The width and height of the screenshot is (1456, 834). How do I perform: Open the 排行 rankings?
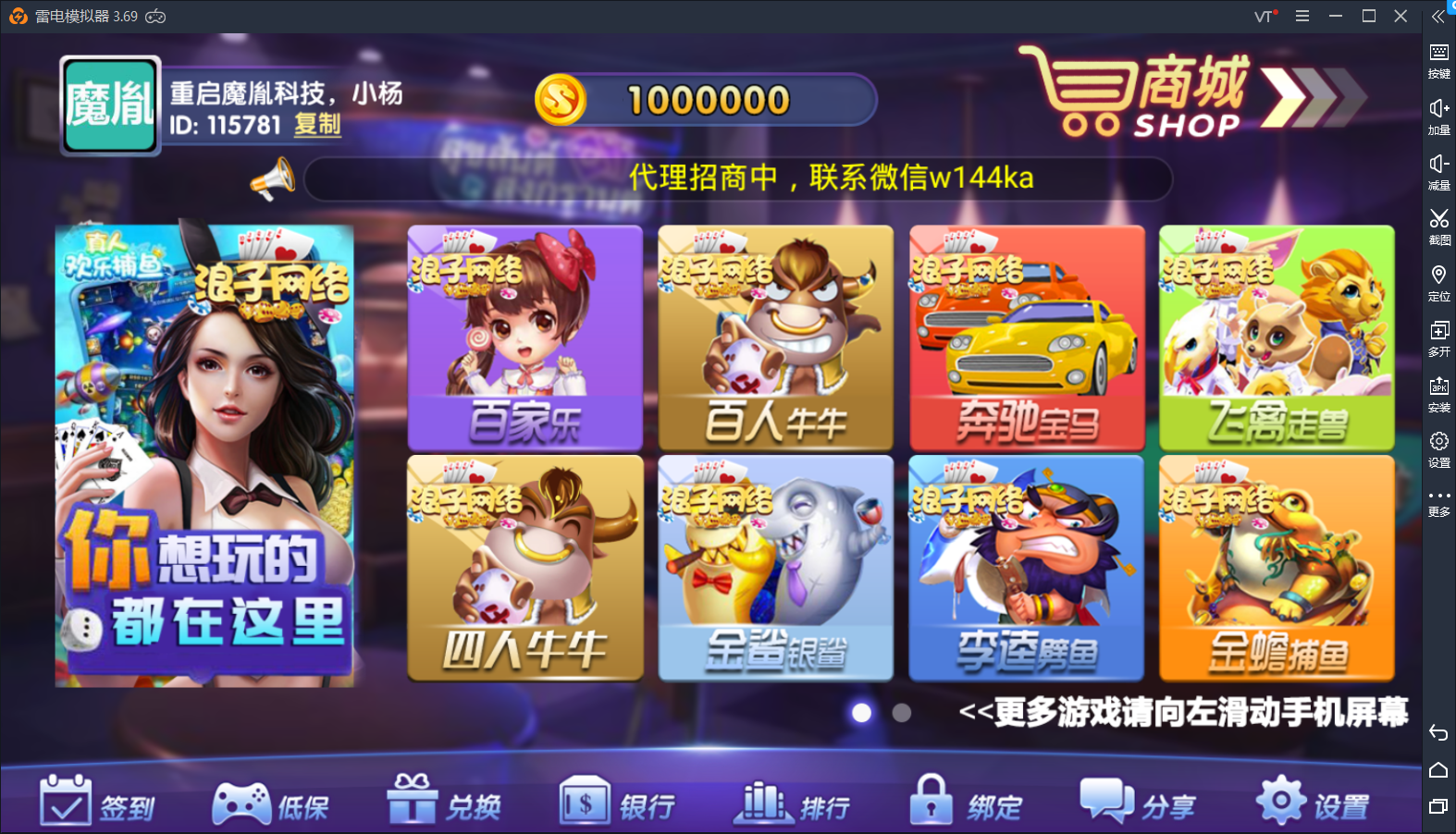(794, 803)
